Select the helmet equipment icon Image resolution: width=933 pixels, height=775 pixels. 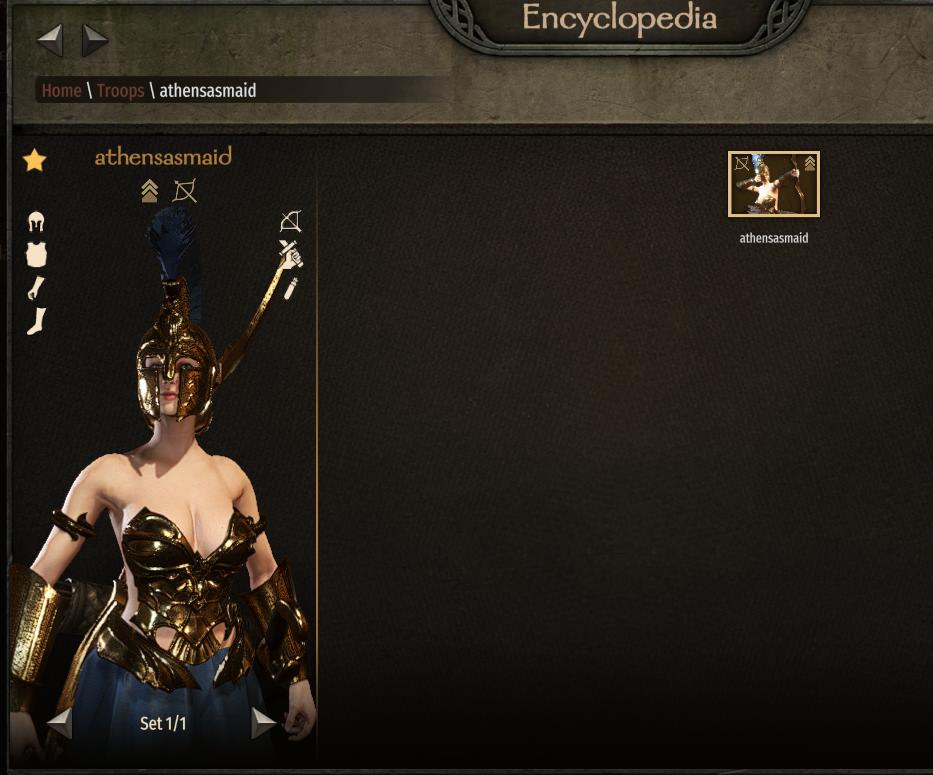pyautogui.click(x=37, y=222)
